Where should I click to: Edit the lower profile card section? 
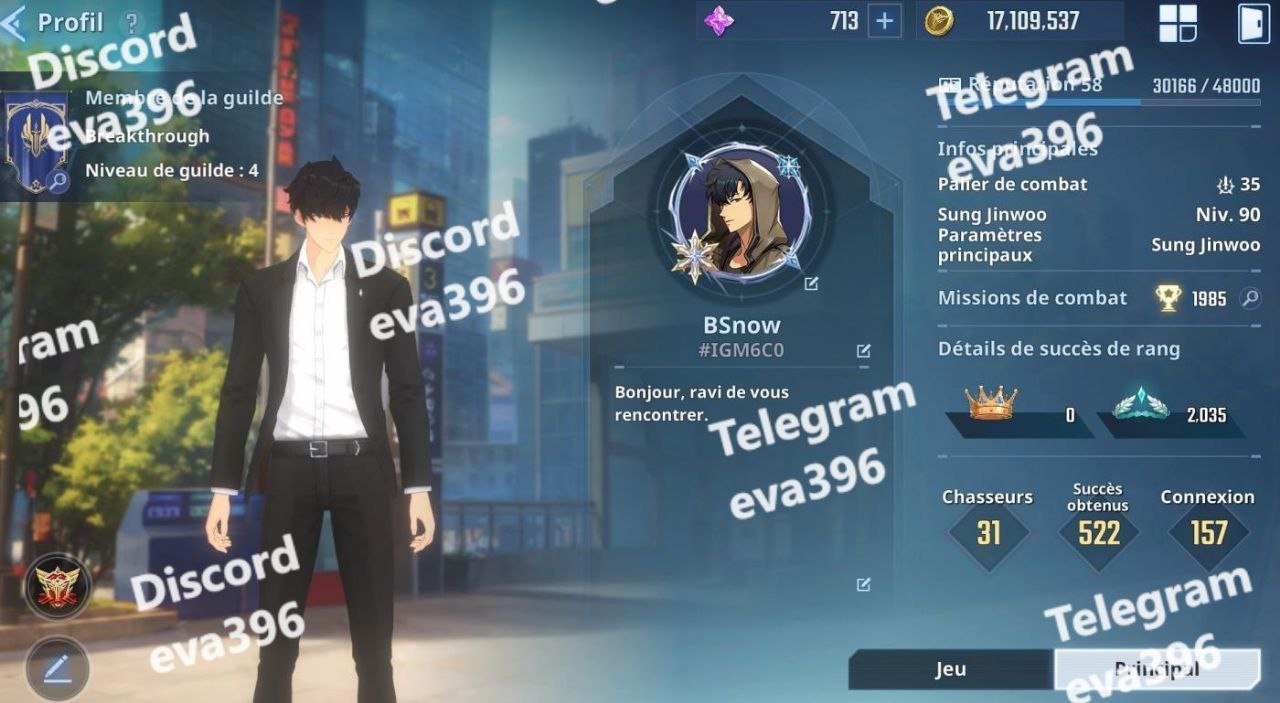[x=863, y=585]
